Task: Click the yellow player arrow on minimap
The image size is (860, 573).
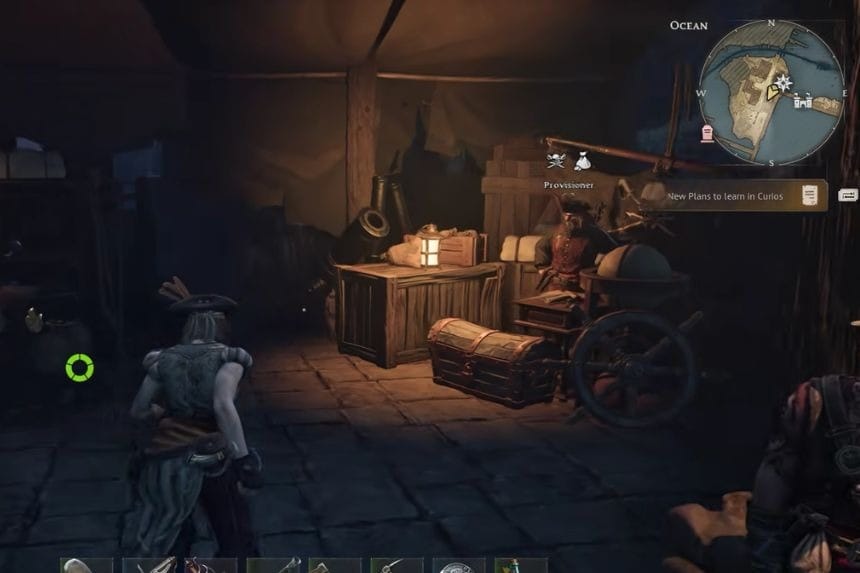Action: point(772,92)
